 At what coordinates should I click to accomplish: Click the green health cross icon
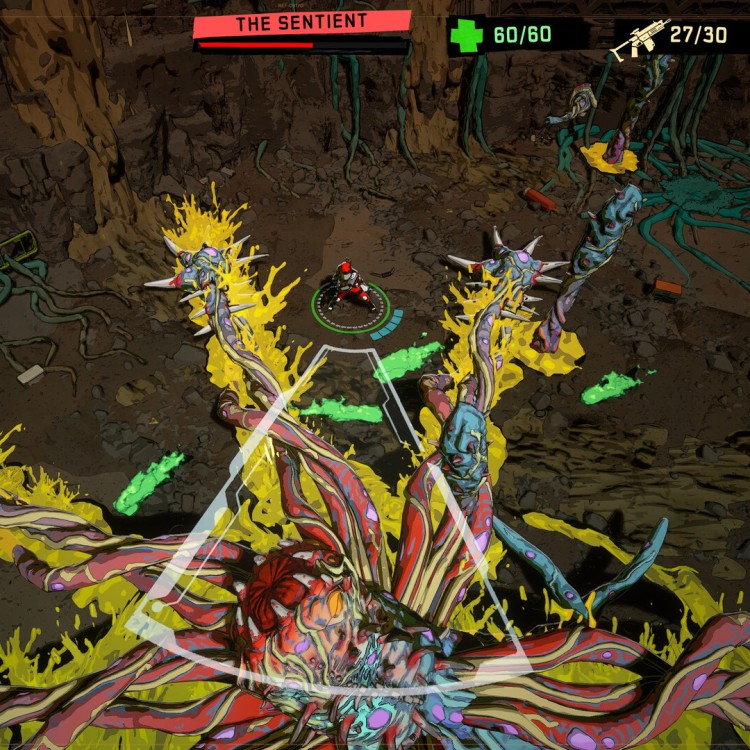[x=466, y=37]
